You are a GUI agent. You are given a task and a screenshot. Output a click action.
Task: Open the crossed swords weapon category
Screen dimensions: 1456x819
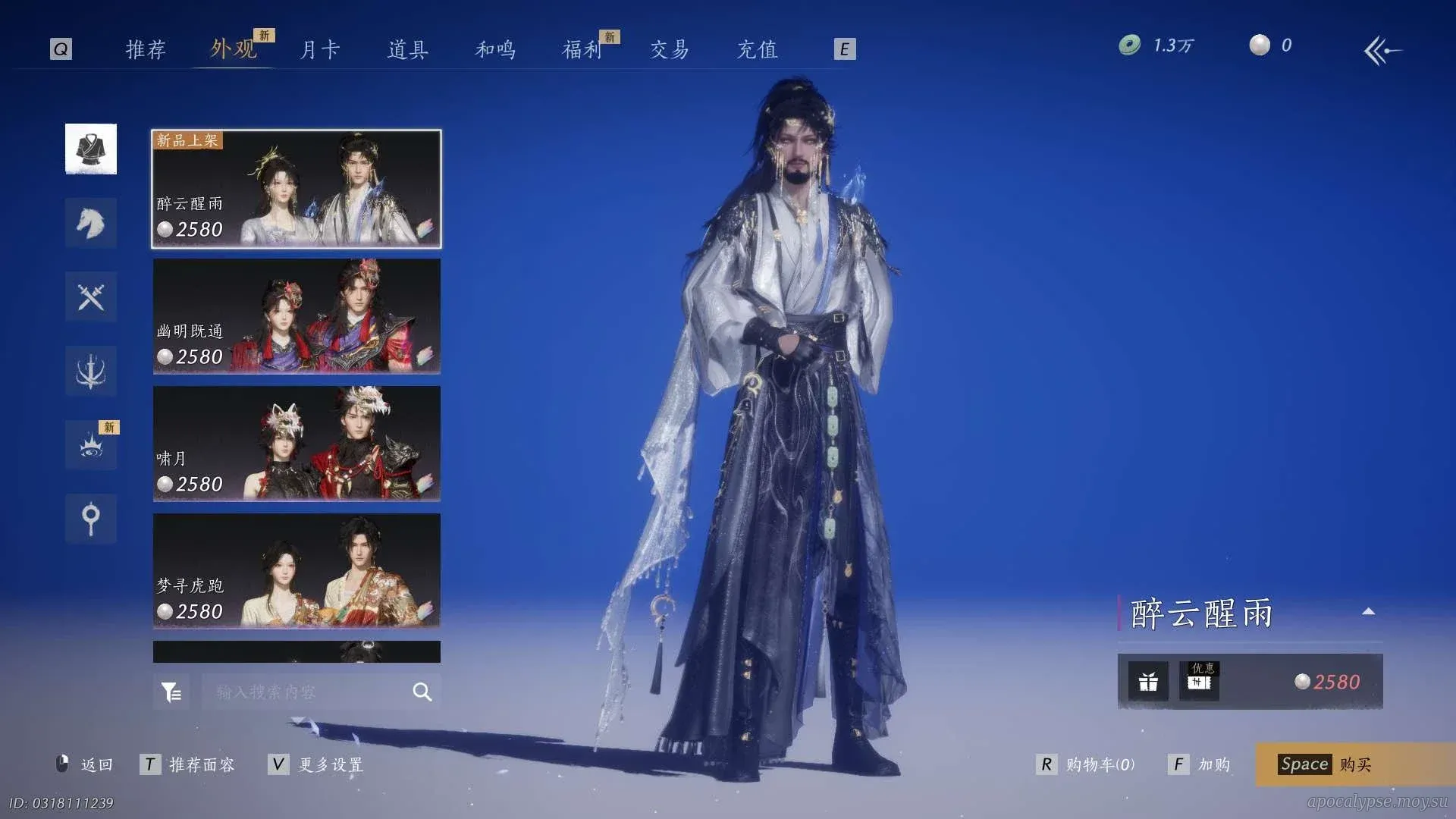91,297
